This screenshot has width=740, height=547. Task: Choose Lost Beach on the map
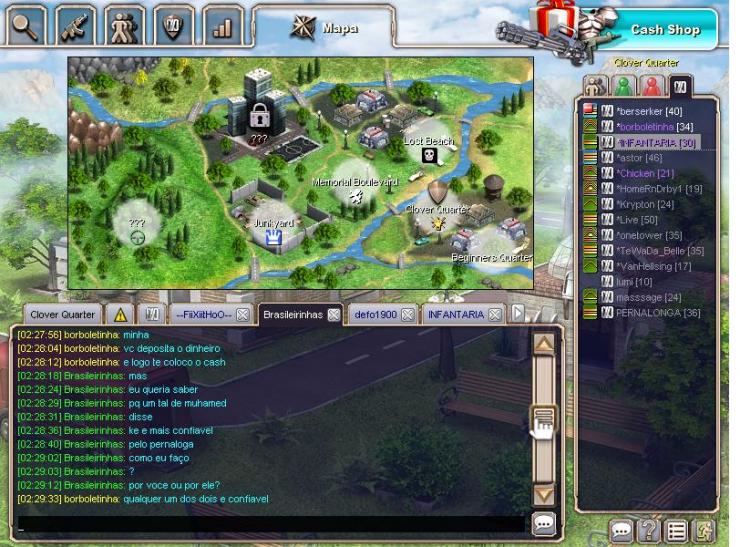click(x=429, y=151)
